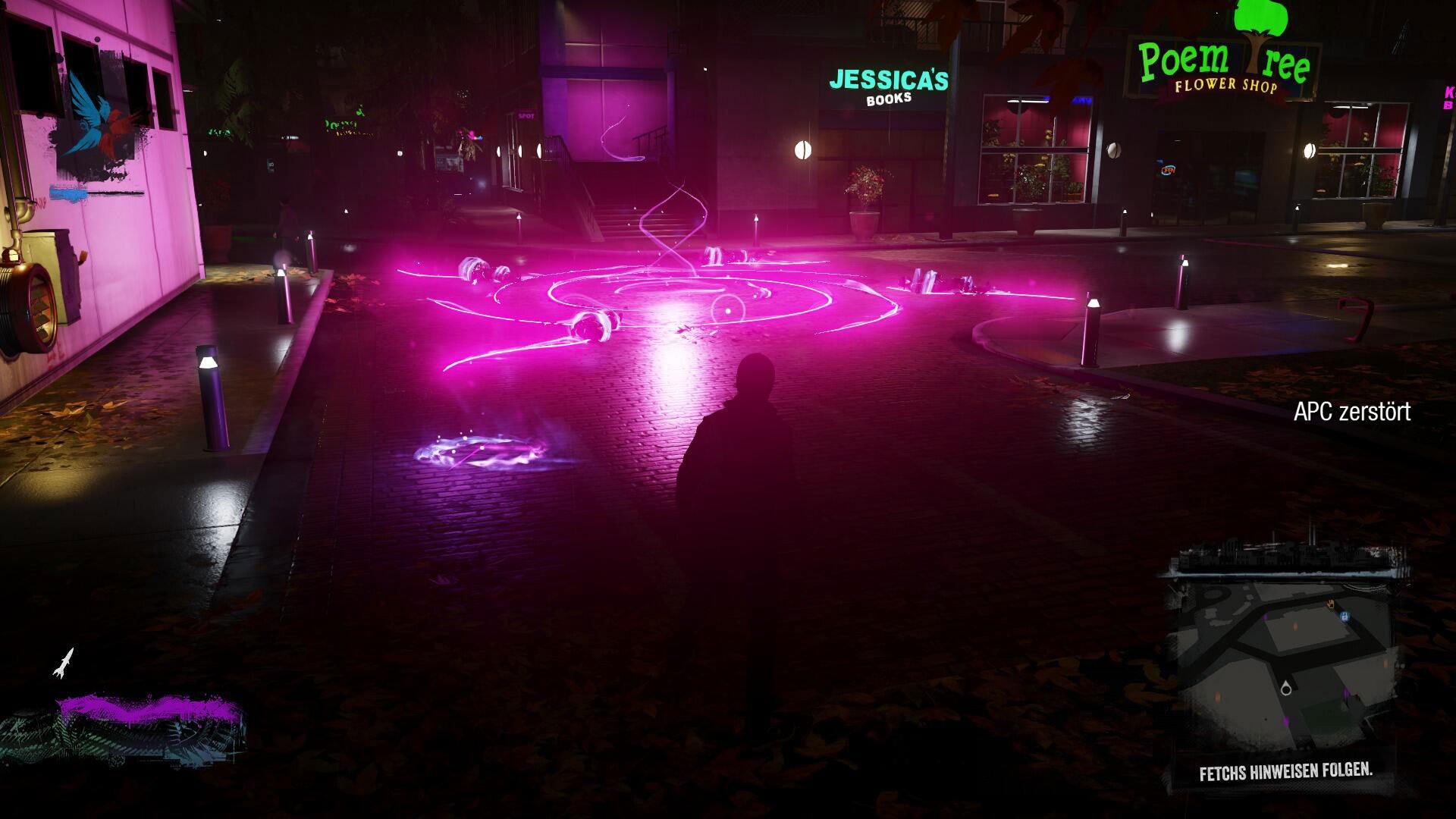Click the white player arrow on the minimap
Image resolution: width=1456 pixels, height=819 pixels.
[x=1285, y=688]
